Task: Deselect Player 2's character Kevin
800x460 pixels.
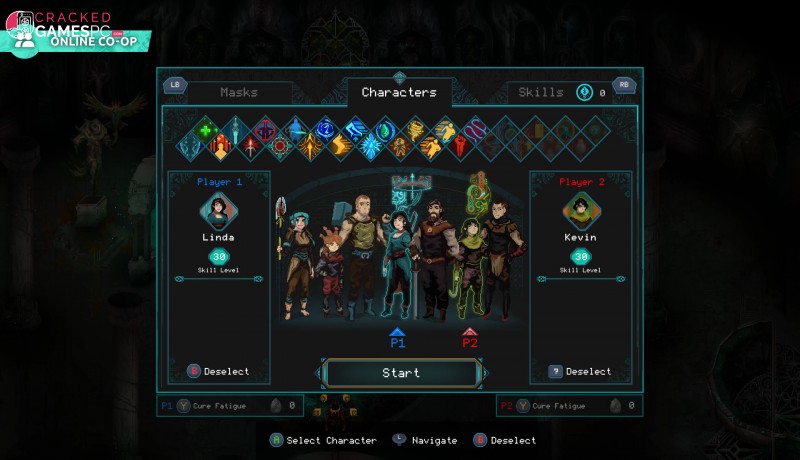Action: [580, 371]
